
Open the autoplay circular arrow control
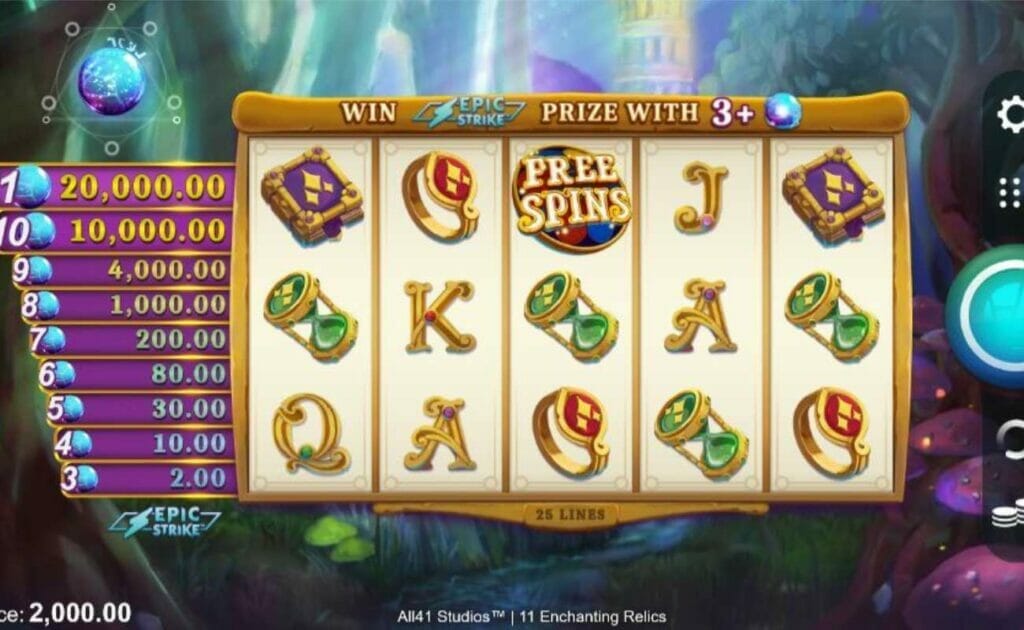[x=1010, y=437]
